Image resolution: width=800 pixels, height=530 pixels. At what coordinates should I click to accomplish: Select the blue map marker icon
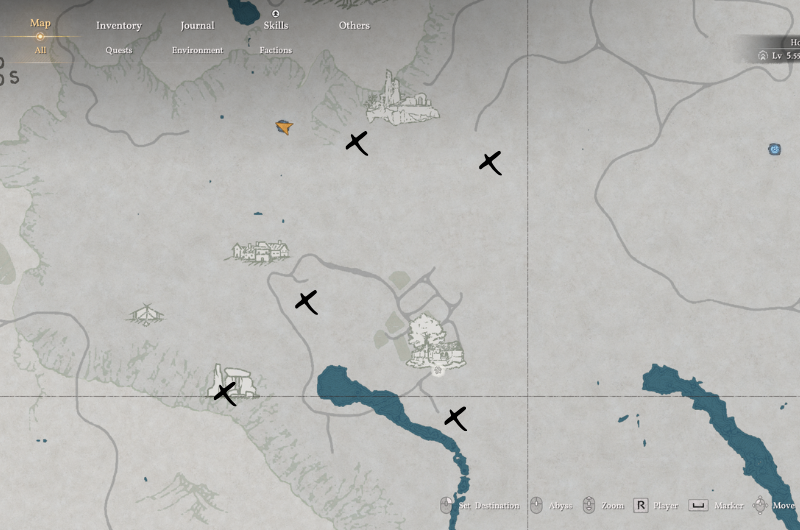pos(774,149)
